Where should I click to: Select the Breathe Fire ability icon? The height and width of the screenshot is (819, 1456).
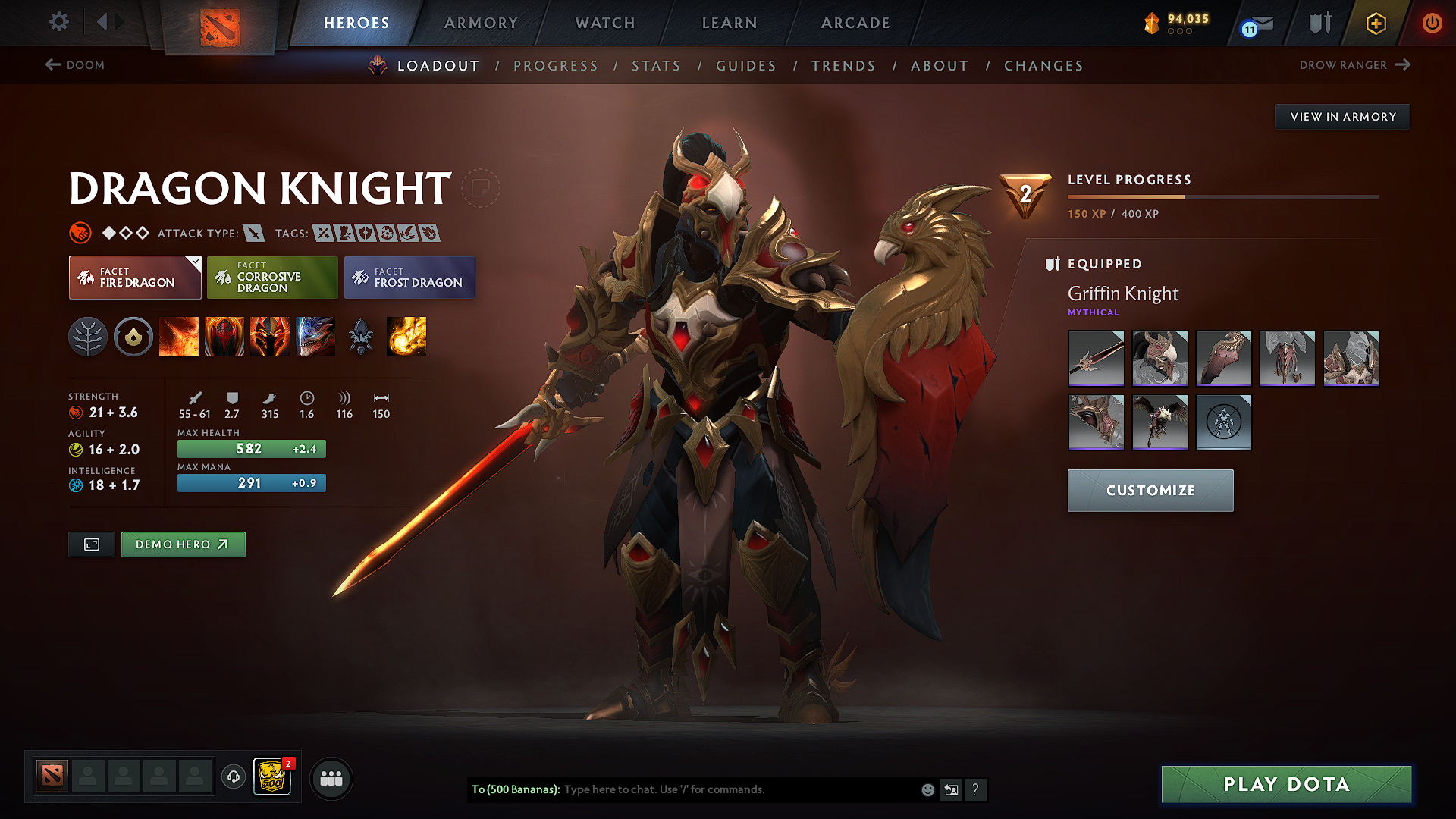[179, 337]
